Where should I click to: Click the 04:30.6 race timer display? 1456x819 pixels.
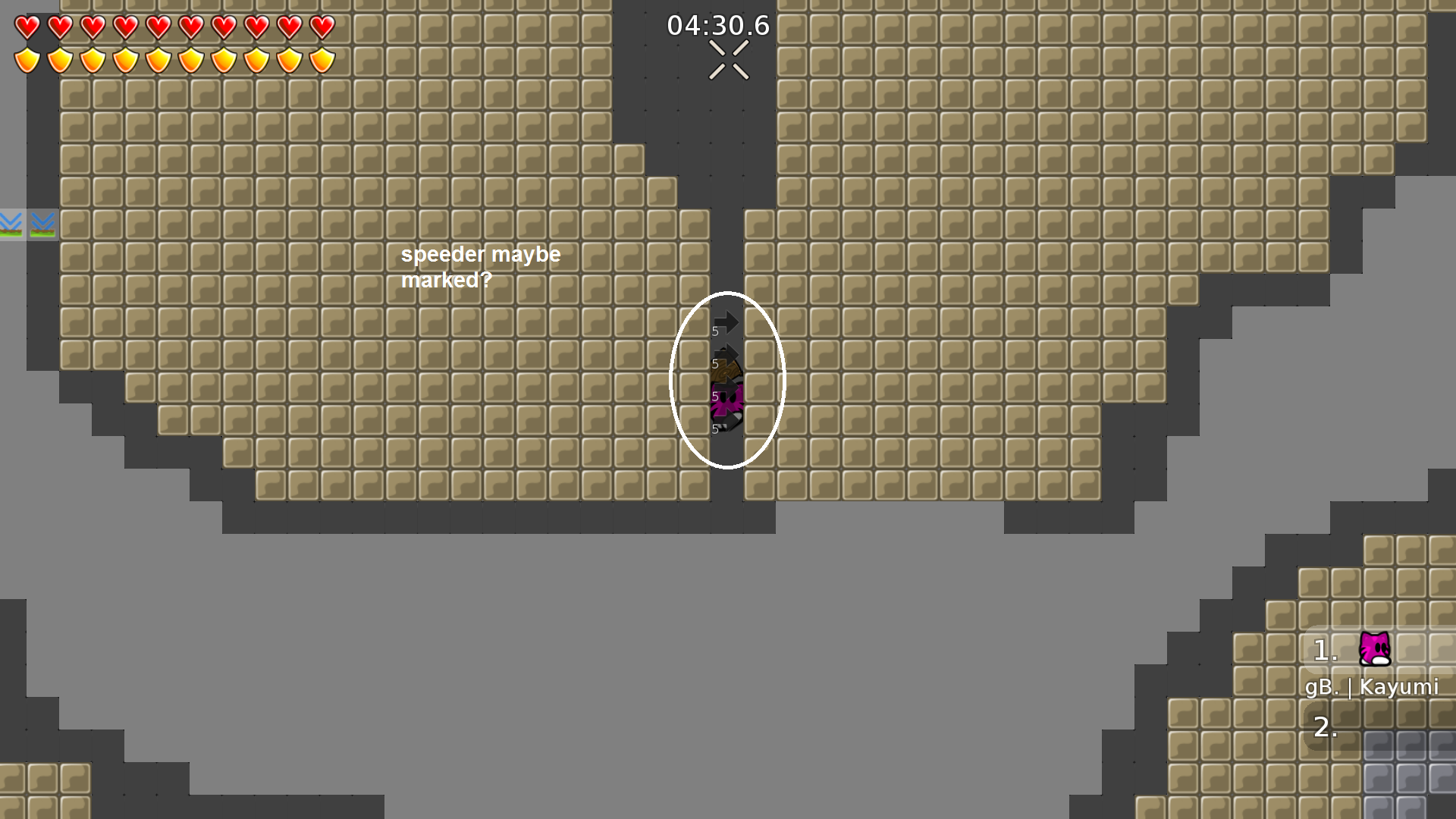tap(717, 25)
